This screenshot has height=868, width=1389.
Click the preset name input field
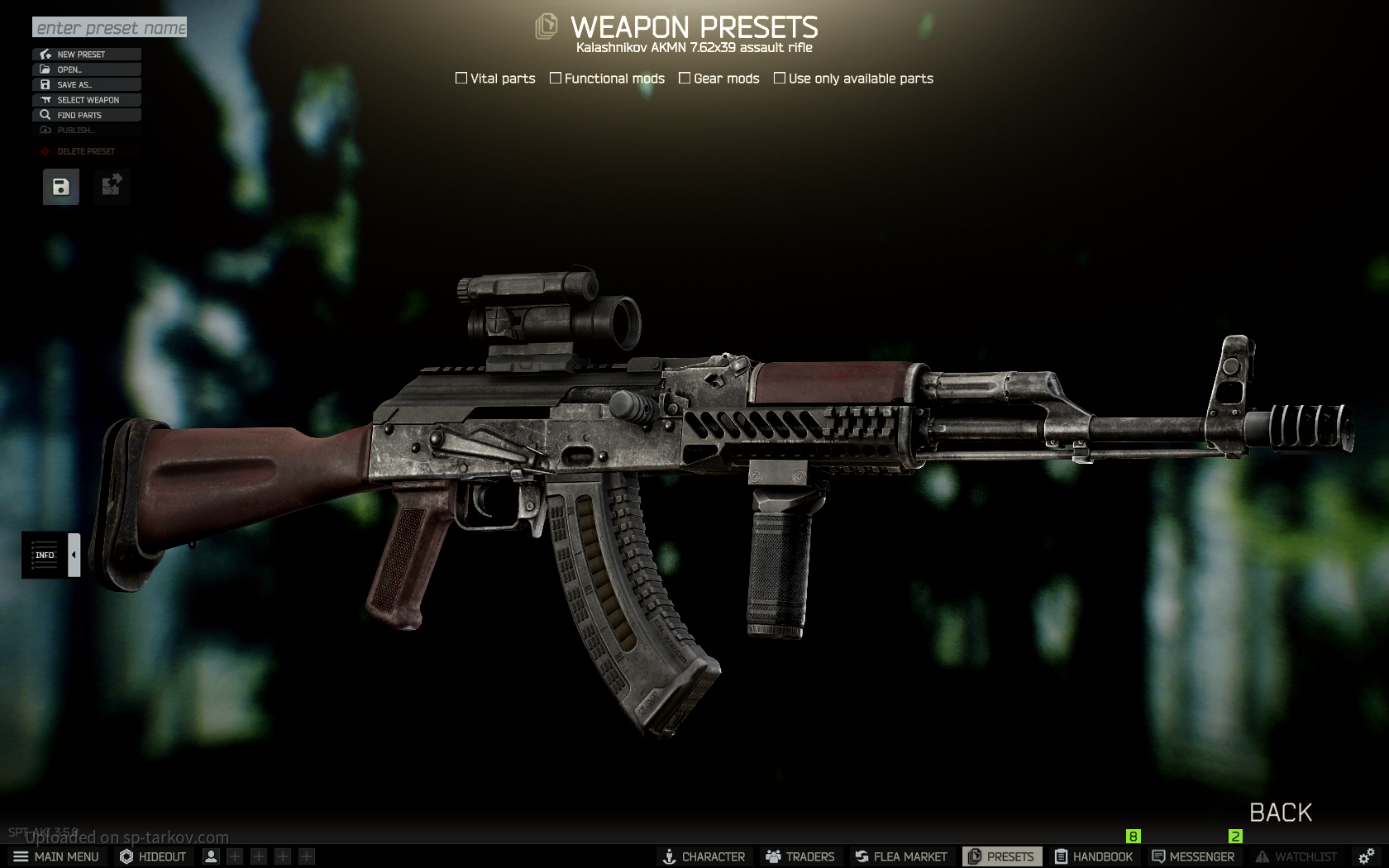click(109, 27)
